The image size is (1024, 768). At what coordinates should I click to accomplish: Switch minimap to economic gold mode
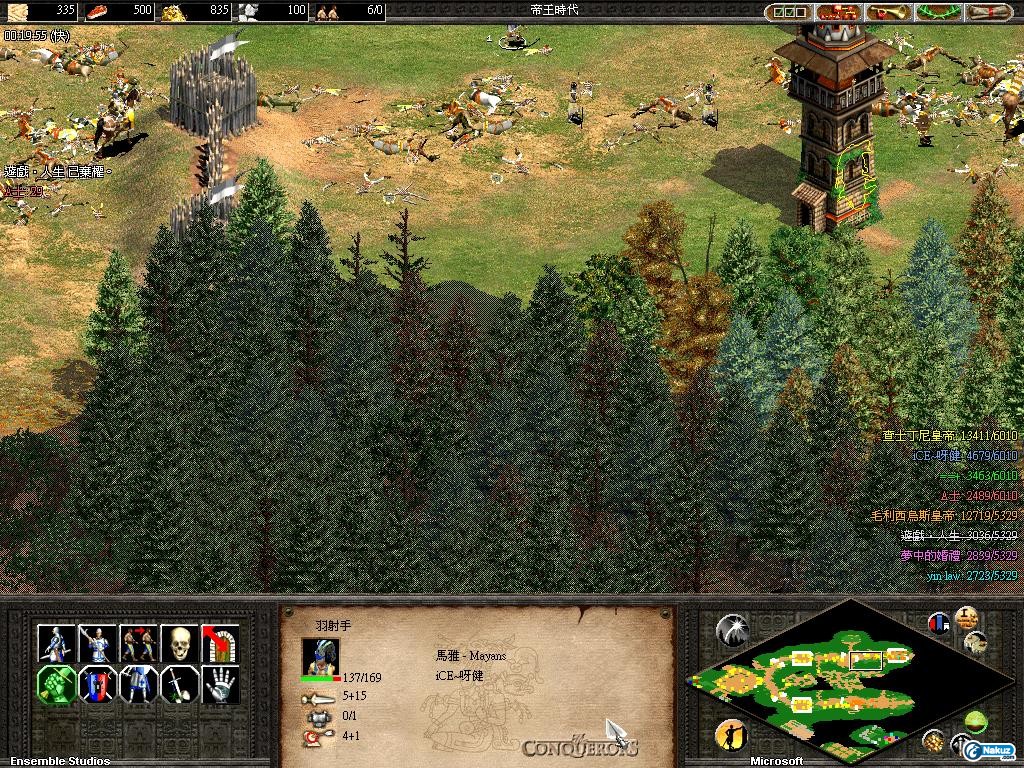click(934, 740)
